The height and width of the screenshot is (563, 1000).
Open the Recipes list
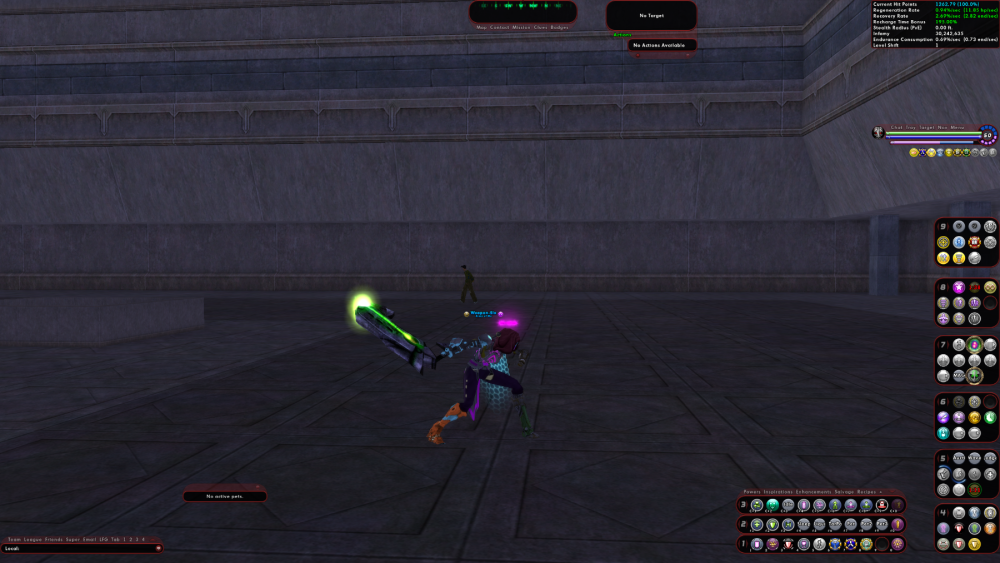(x=866, y=492)
